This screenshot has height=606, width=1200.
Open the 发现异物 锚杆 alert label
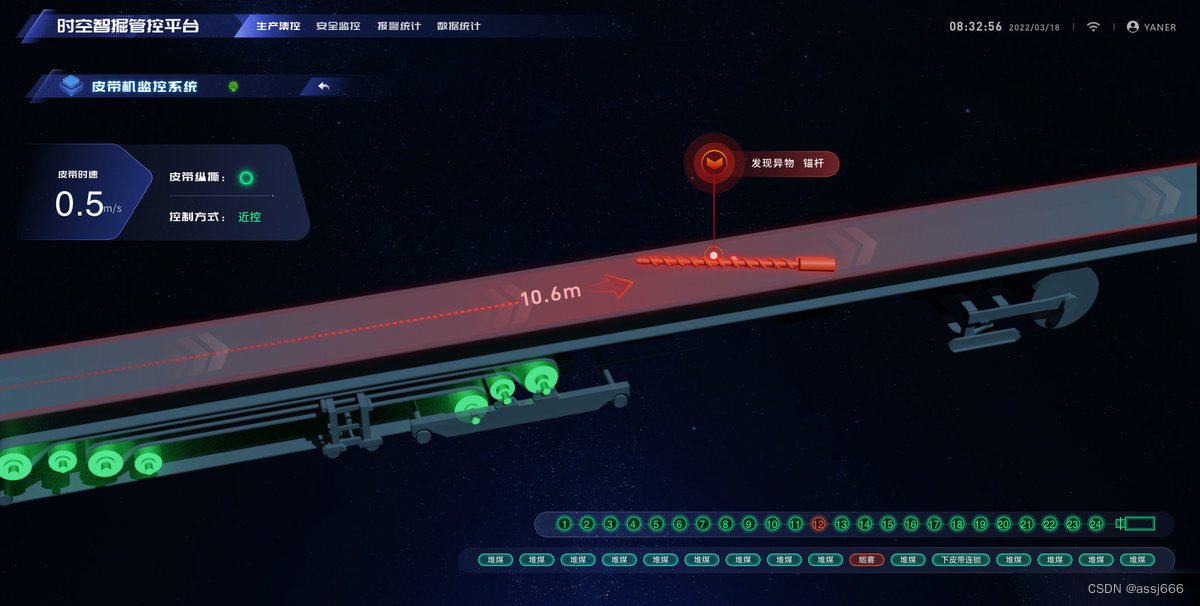788,163
